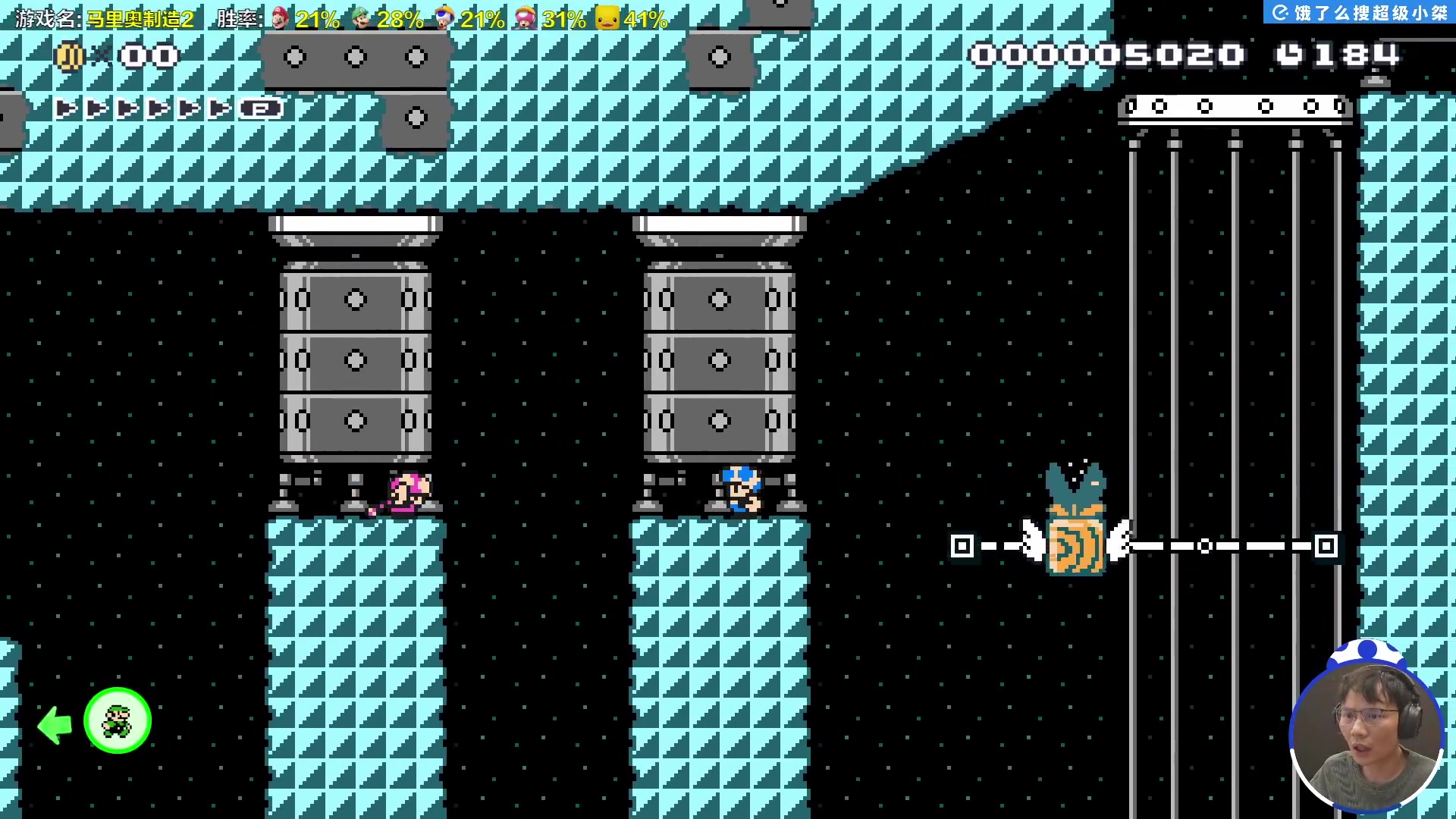This screenshot has height=819, width=1456.
Task: Click the Luigi off-screen player bubble
Action: (118, 720)
